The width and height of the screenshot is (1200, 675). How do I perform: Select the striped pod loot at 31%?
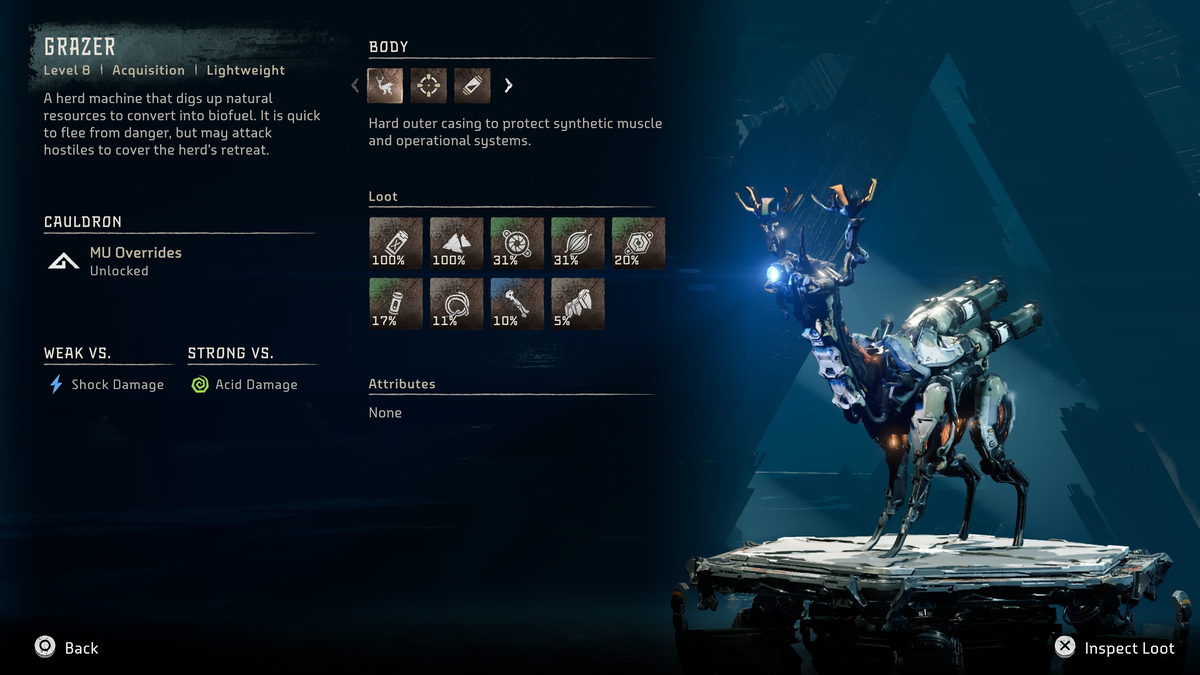tap(578, 243)
